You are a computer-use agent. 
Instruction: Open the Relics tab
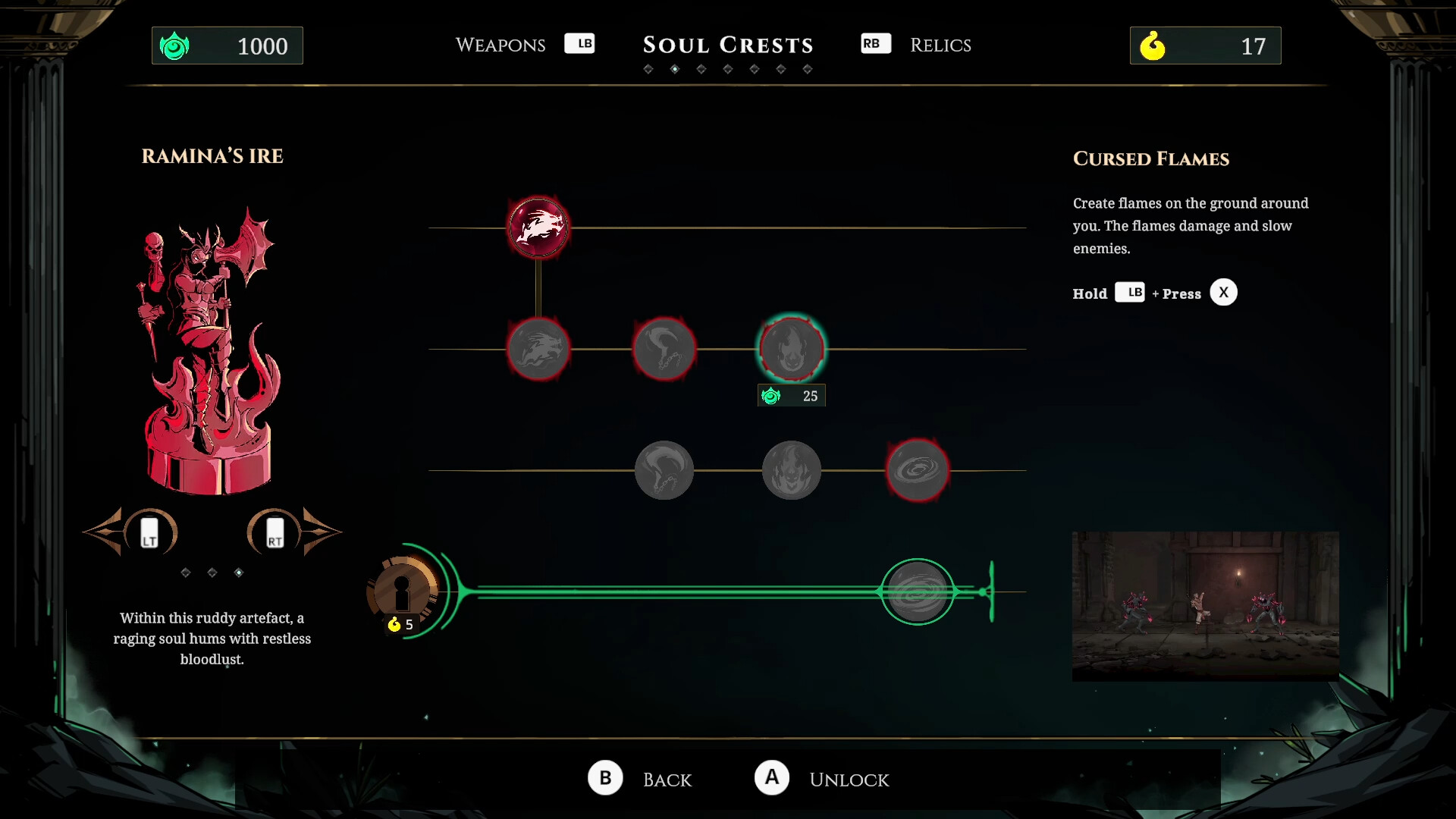pyautogui.click(x=940, y=45)
